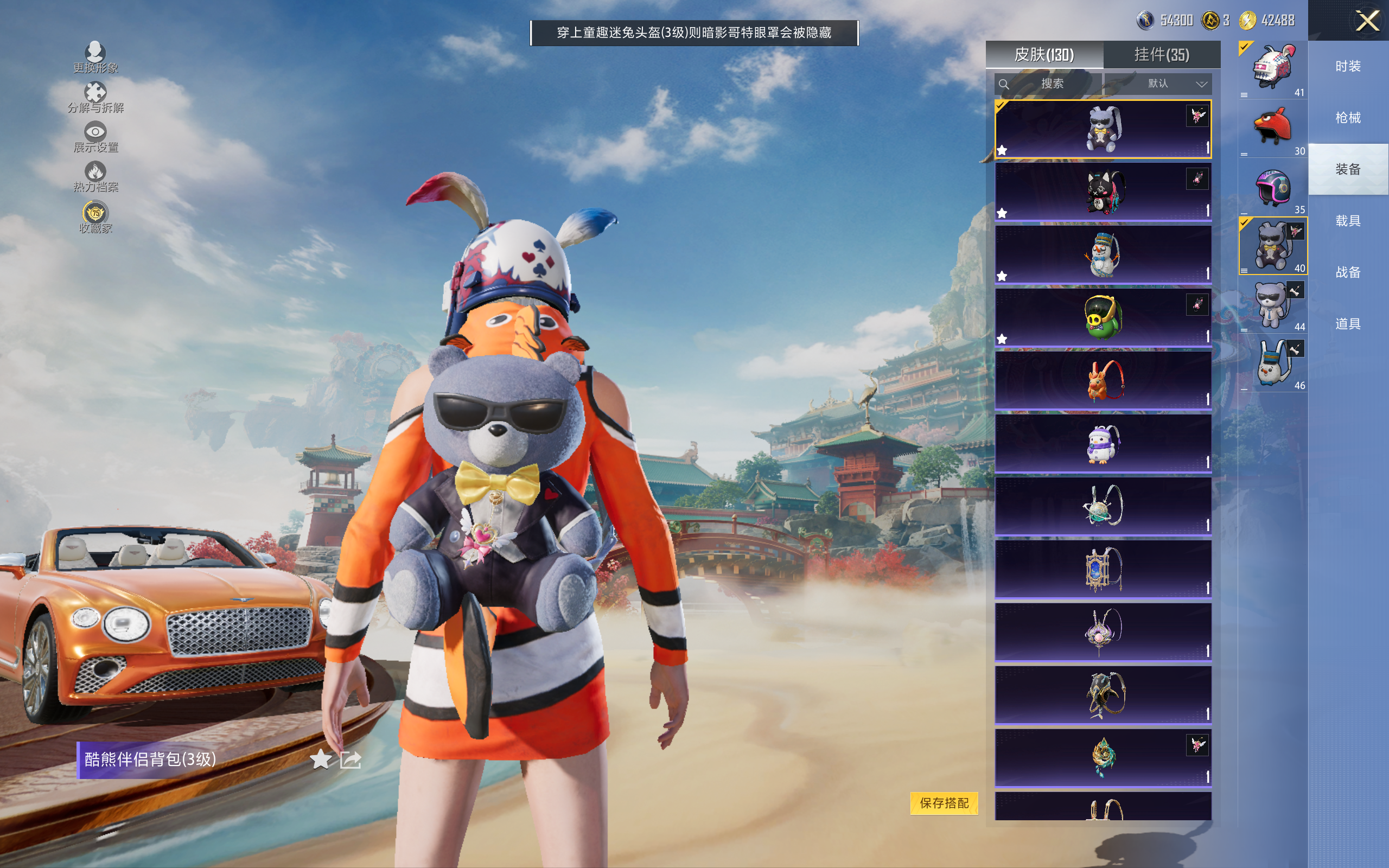Screen dimensions: 1389x868
Task: Select the snowman backpack skin
Action: pos(1103,254)
